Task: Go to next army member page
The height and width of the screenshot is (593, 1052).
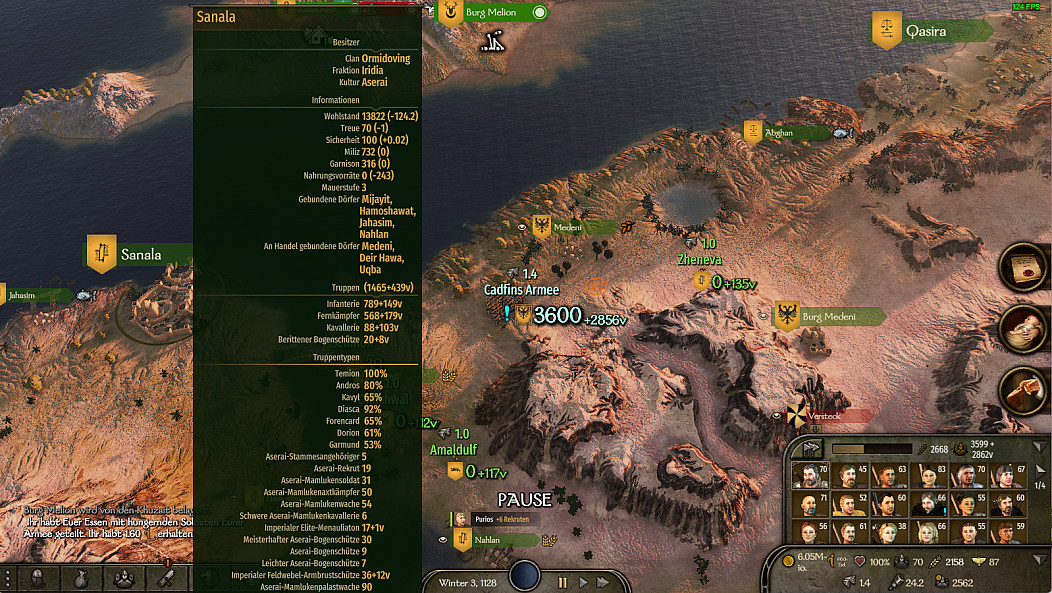Action: click(1039, 471)
